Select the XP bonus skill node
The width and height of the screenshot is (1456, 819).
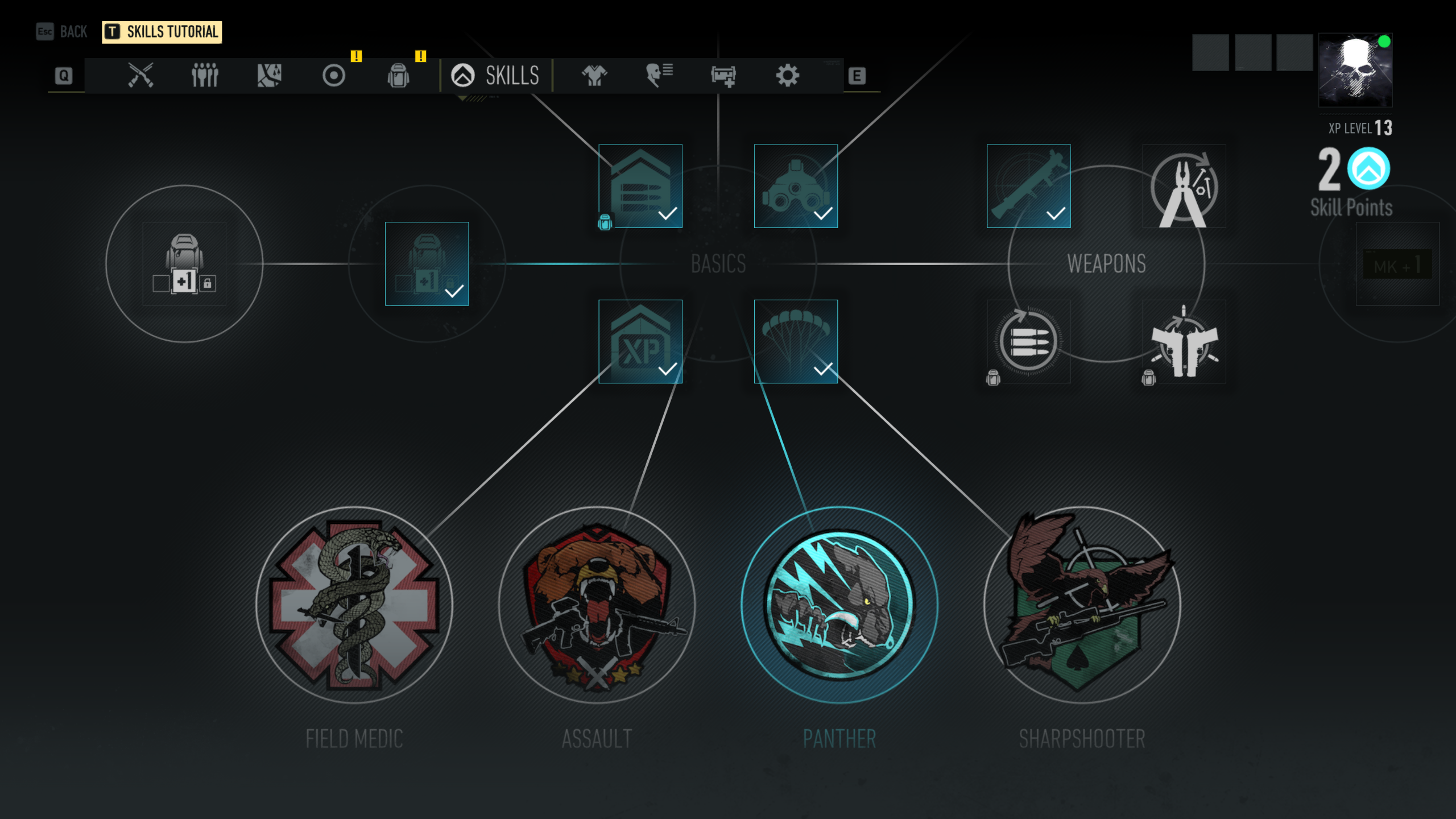pyautogui.click(x=640, y=341)
